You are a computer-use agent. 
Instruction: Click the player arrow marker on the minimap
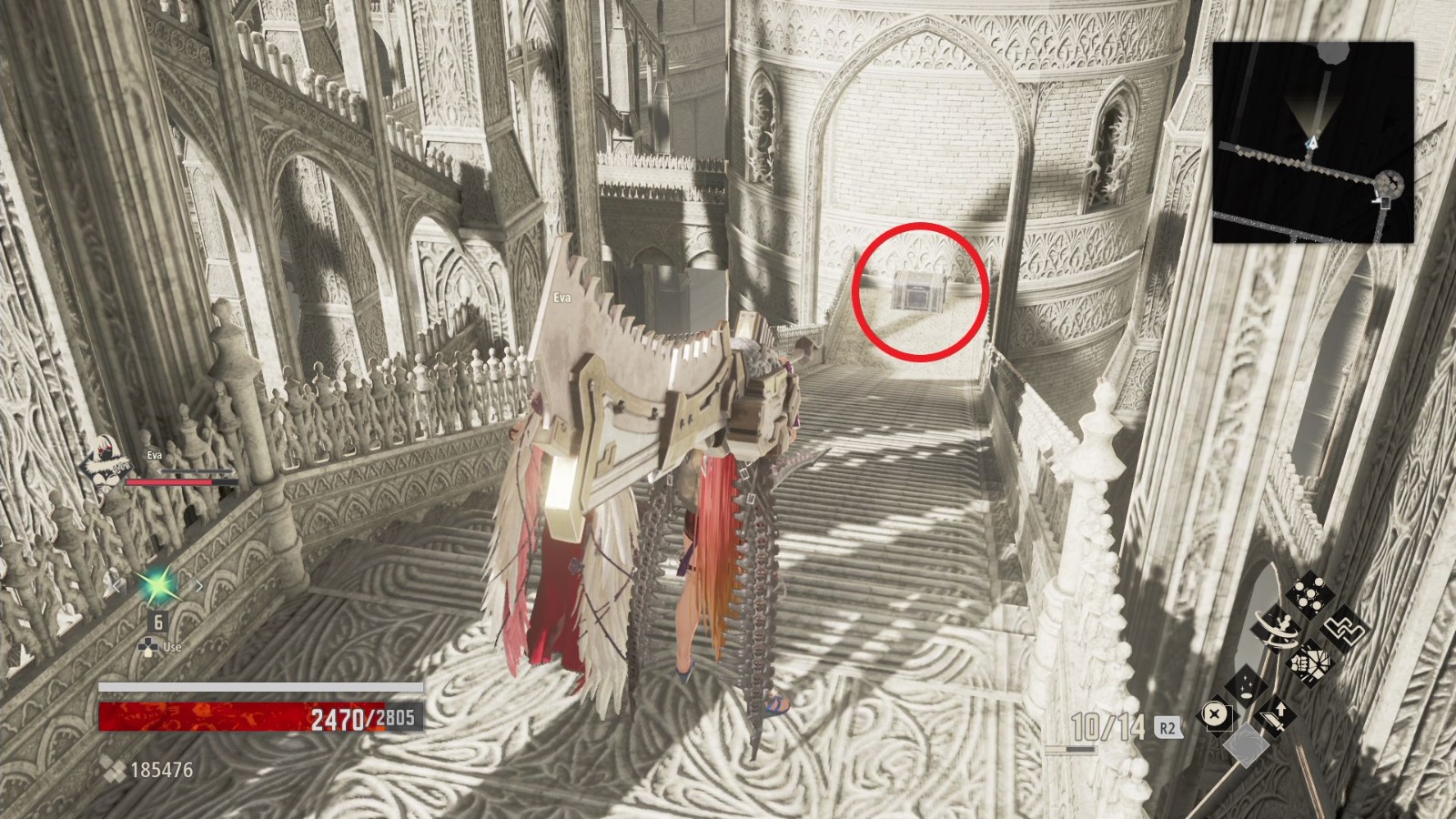click(x=1311, y=139)
